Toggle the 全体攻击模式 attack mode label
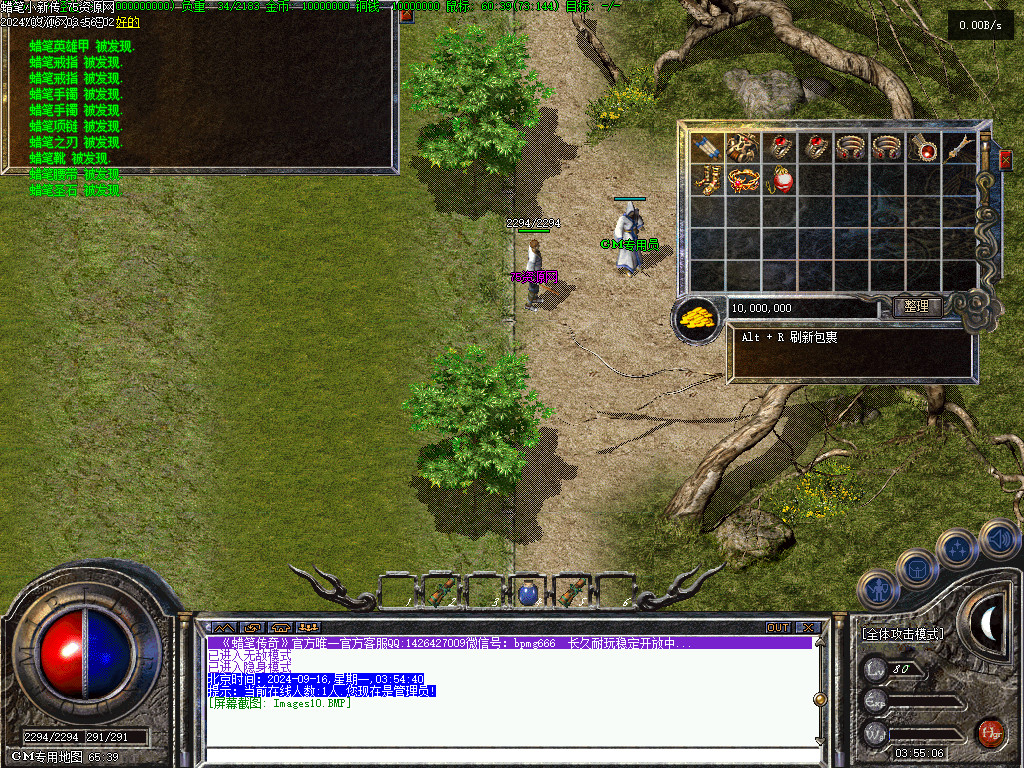Viewport: 1024px width, 768px height. [903, 634]
